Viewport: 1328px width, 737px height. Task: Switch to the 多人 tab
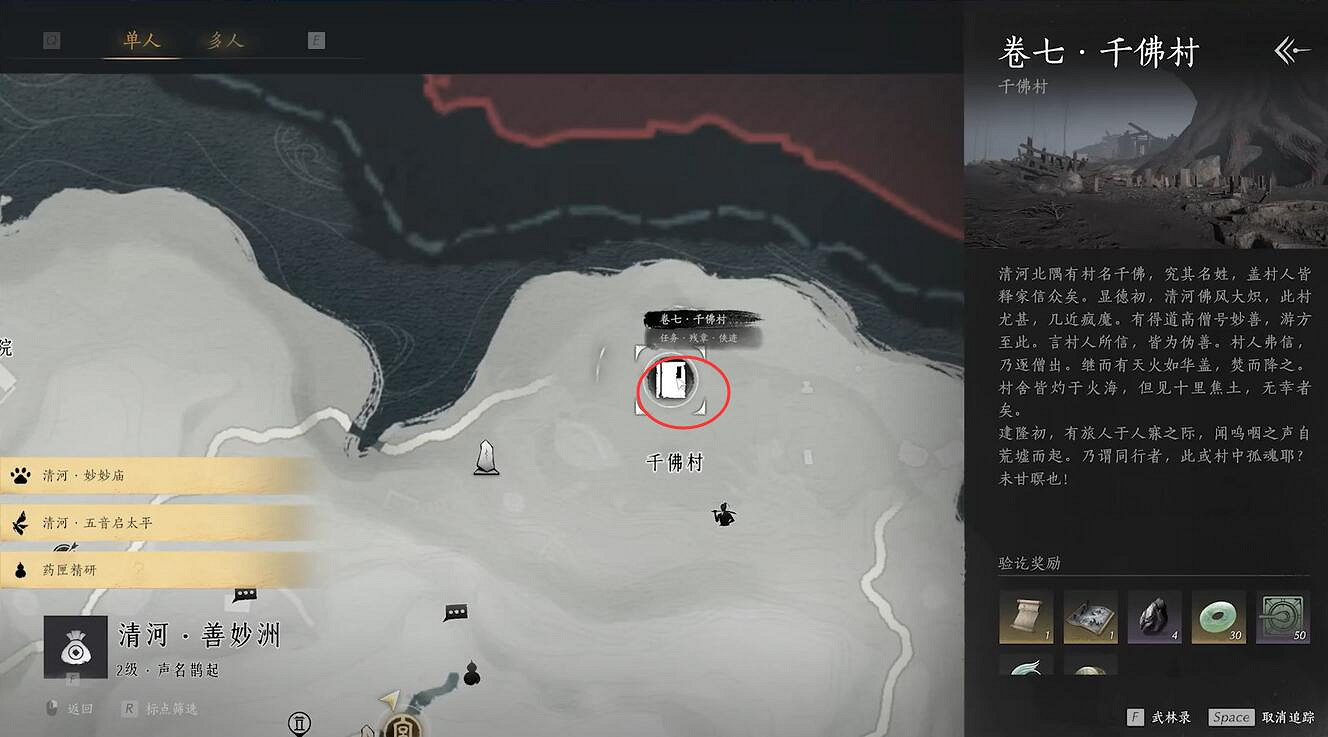pos(225,39)
